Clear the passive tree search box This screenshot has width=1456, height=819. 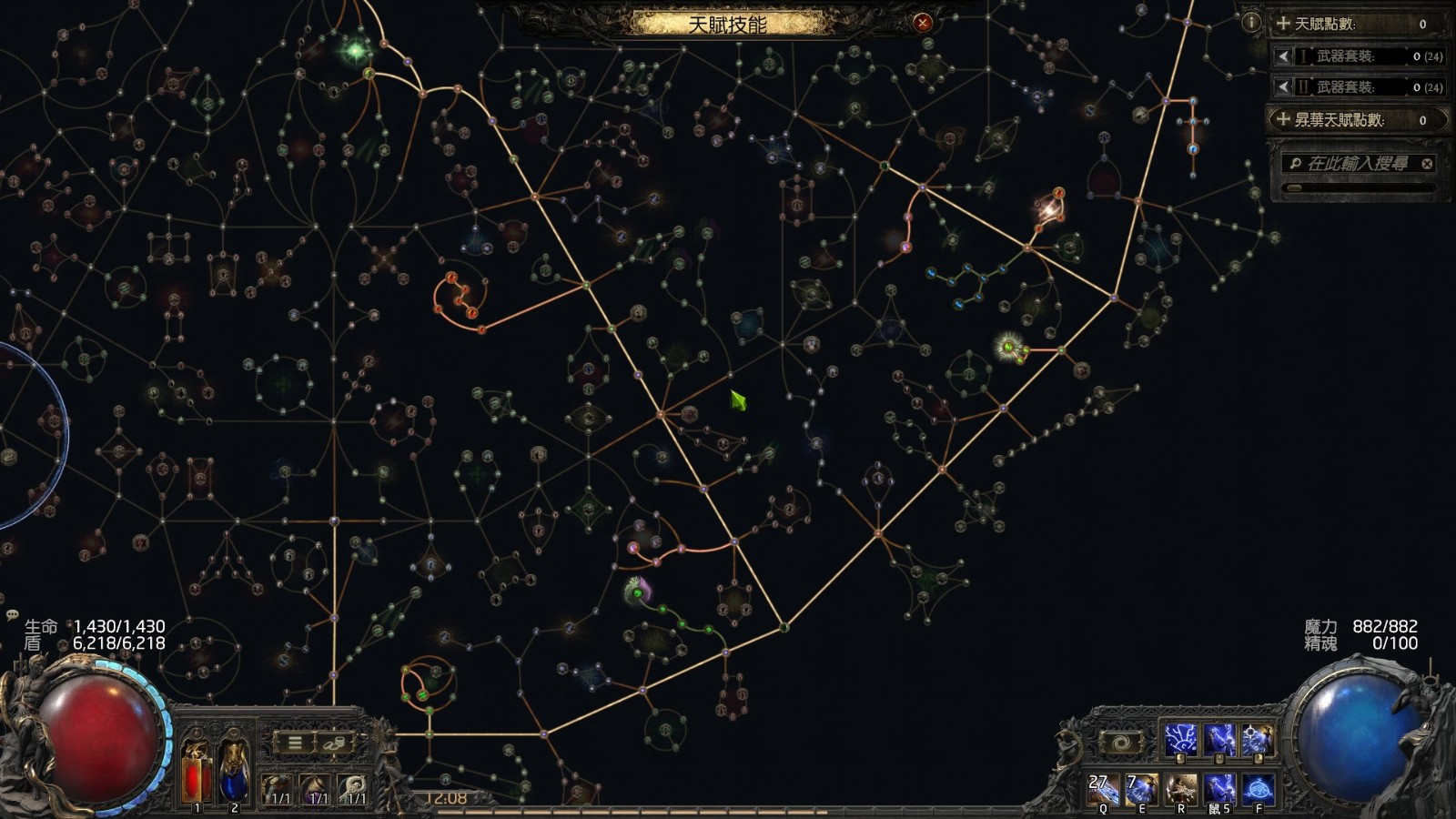coord(1427,164)
